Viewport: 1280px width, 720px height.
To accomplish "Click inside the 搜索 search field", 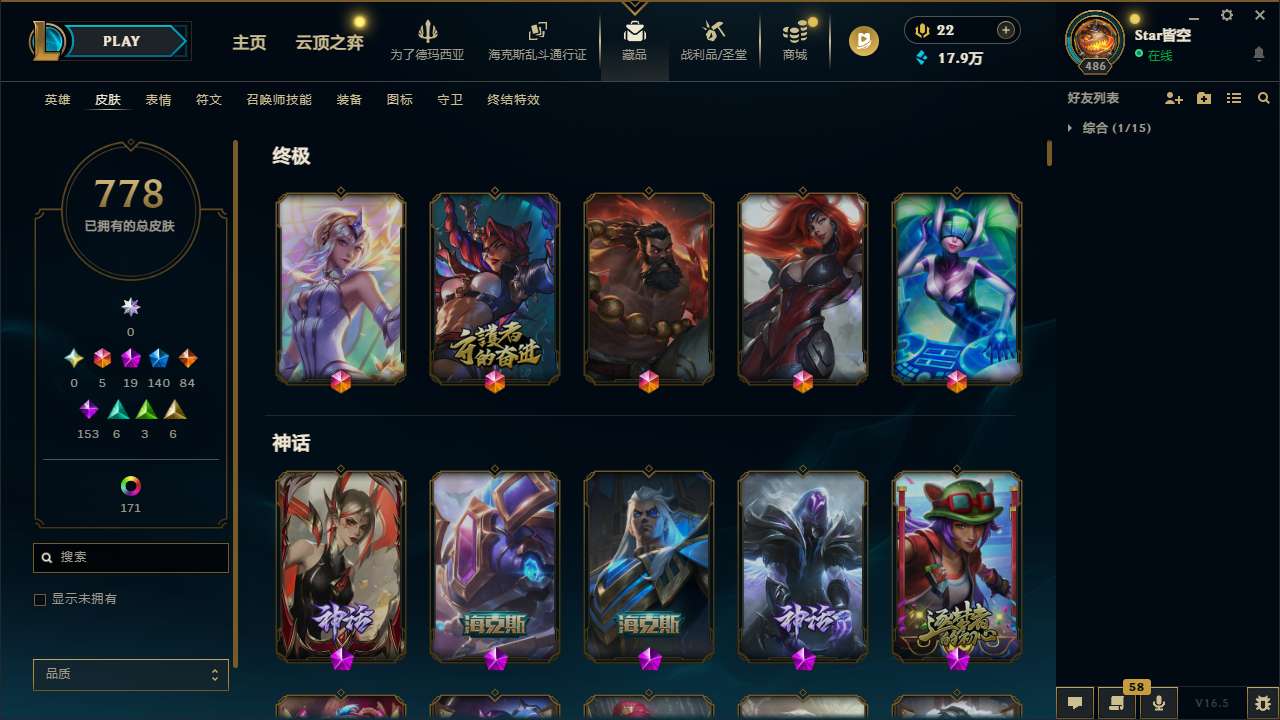I will click(130, 557).
